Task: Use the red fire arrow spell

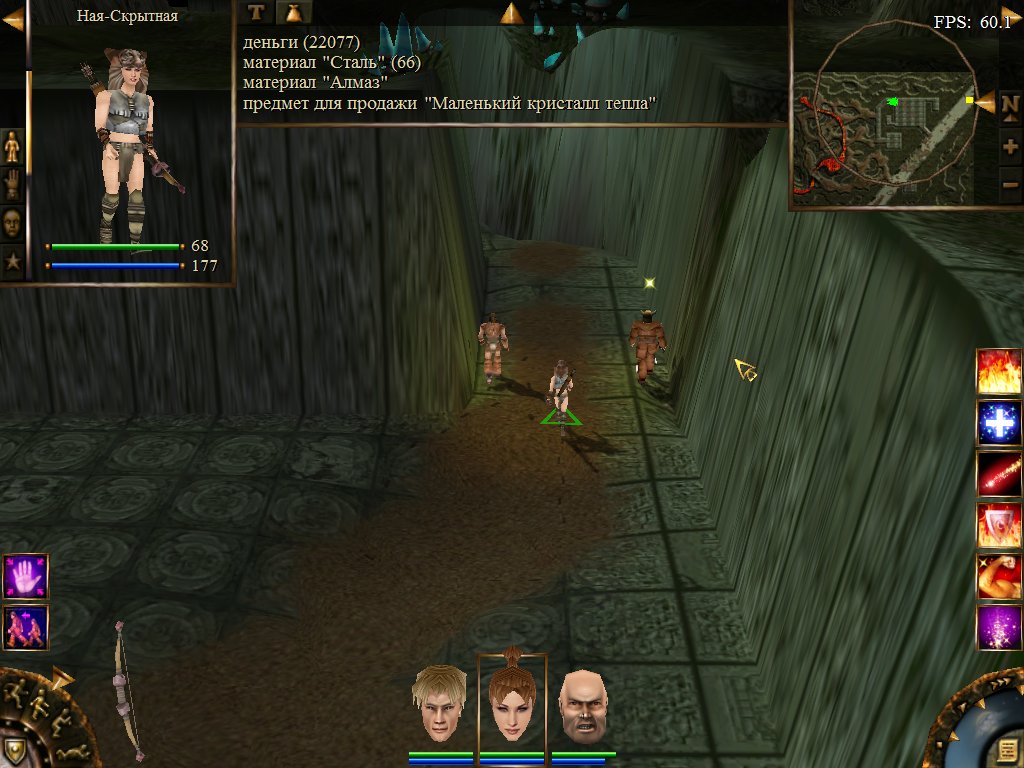Action: coord(998,475)
